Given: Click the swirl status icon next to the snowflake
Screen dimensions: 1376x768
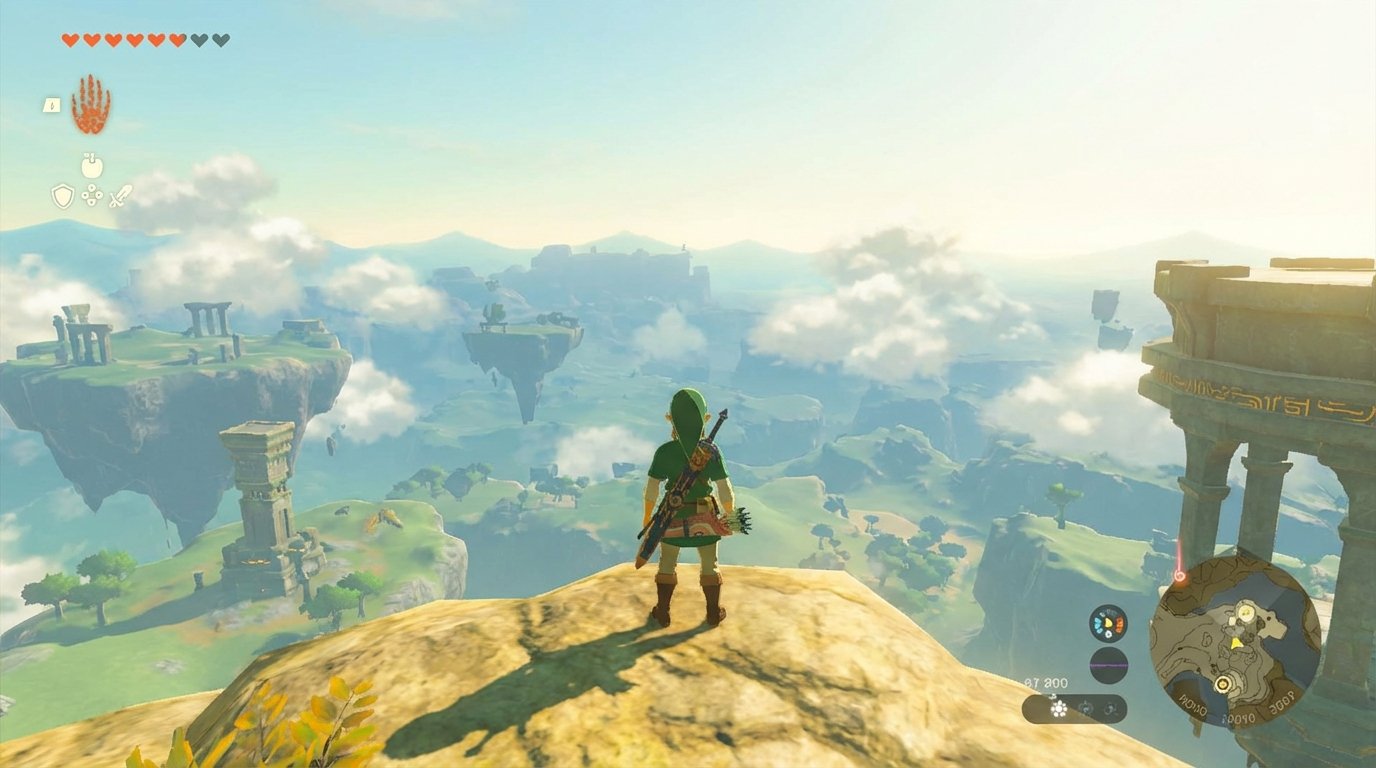Looking at the screenshot, I should point(1085,706).
